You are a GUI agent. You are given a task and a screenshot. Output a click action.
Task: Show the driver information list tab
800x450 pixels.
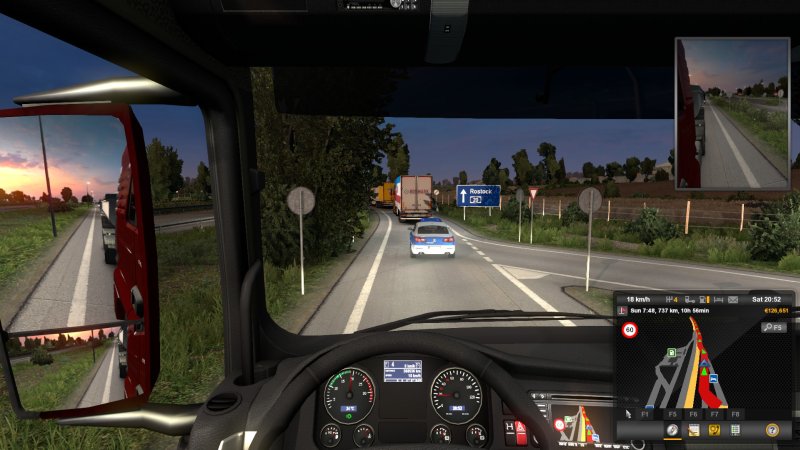click(x=736, y=430)
